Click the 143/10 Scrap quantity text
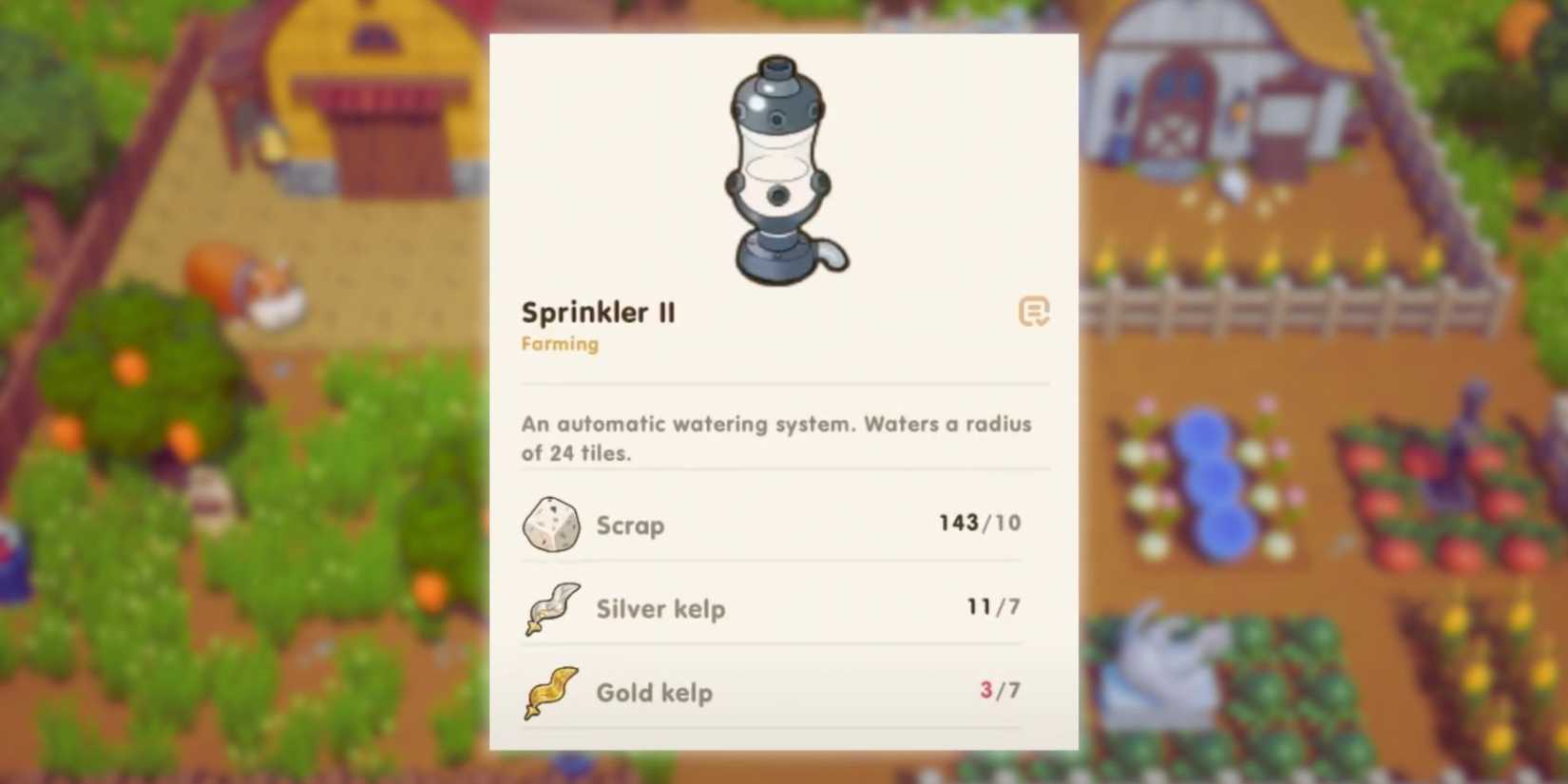 click(x=977, y=522)
